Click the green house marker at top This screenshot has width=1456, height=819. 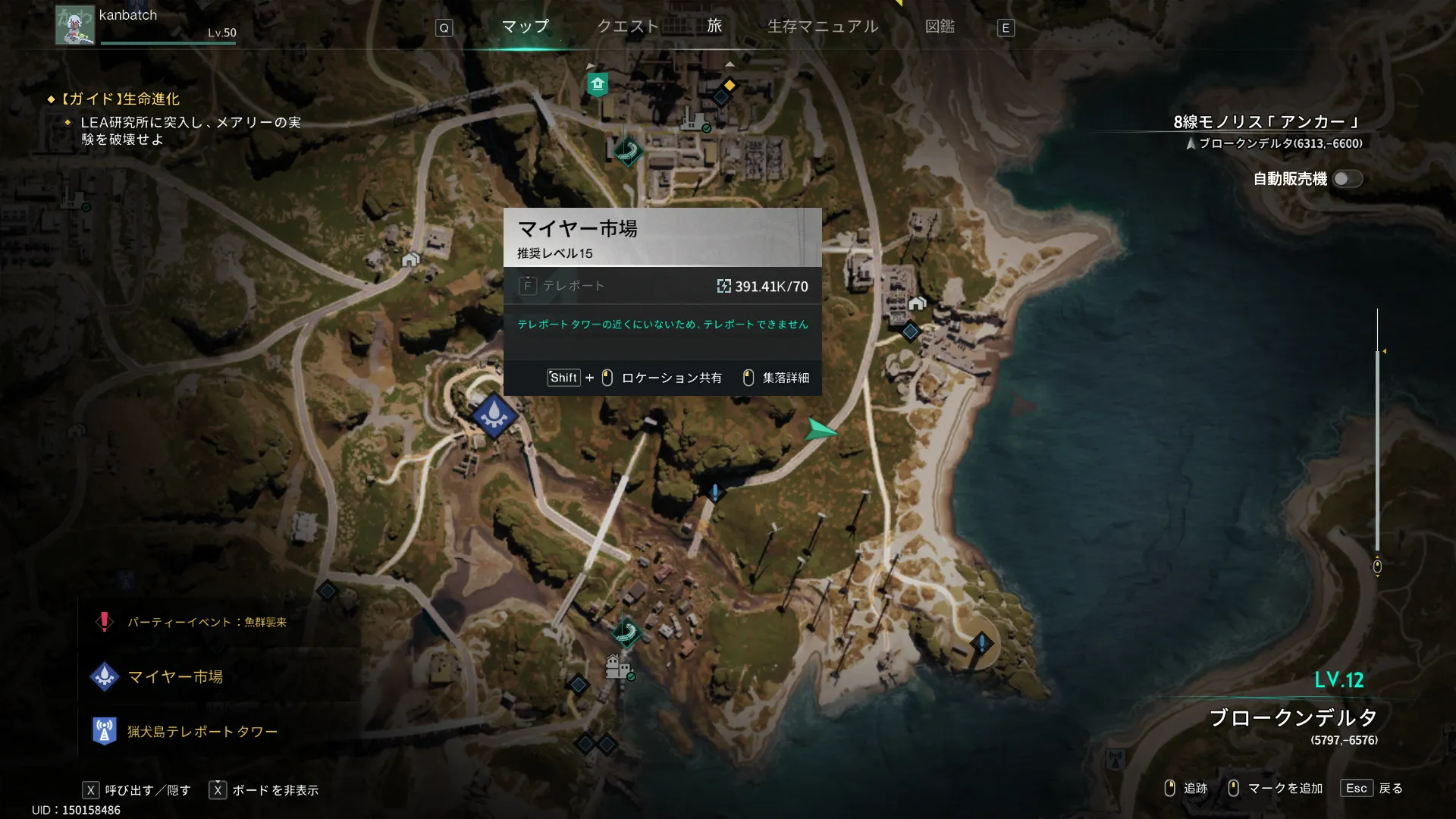click(598, 83)
